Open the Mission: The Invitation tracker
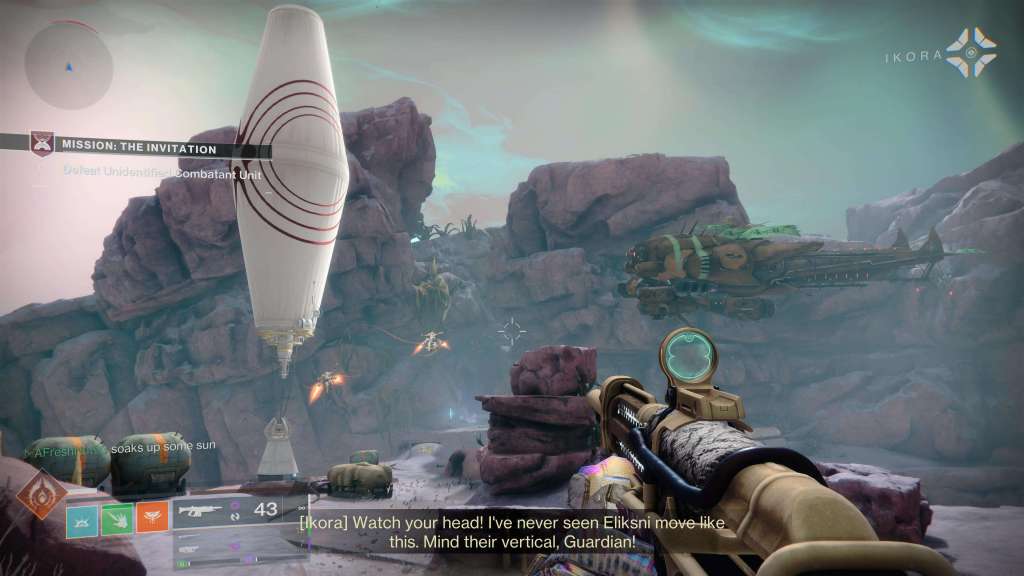 pos(137,148)
